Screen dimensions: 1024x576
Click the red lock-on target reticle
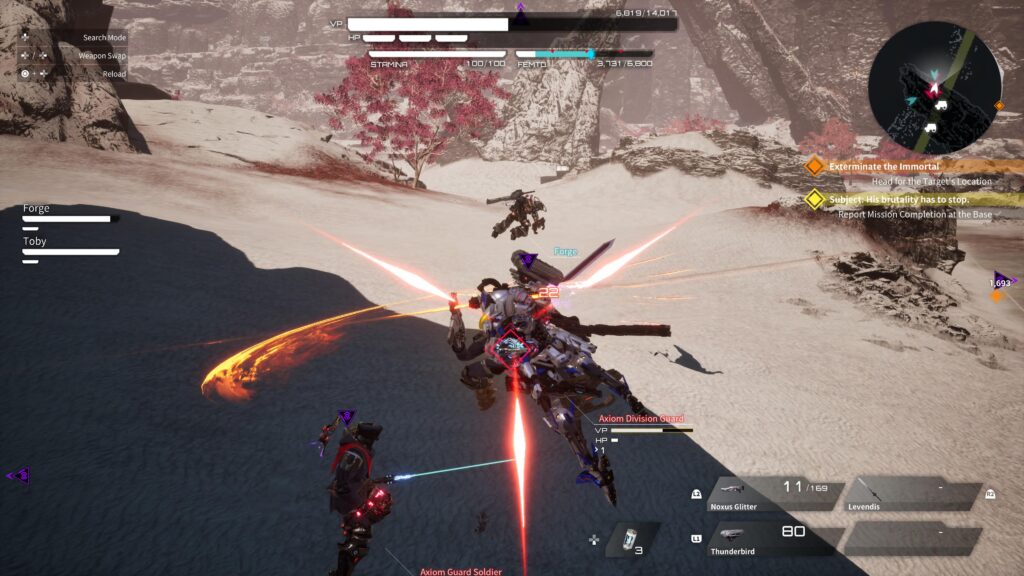click(513, 348)
